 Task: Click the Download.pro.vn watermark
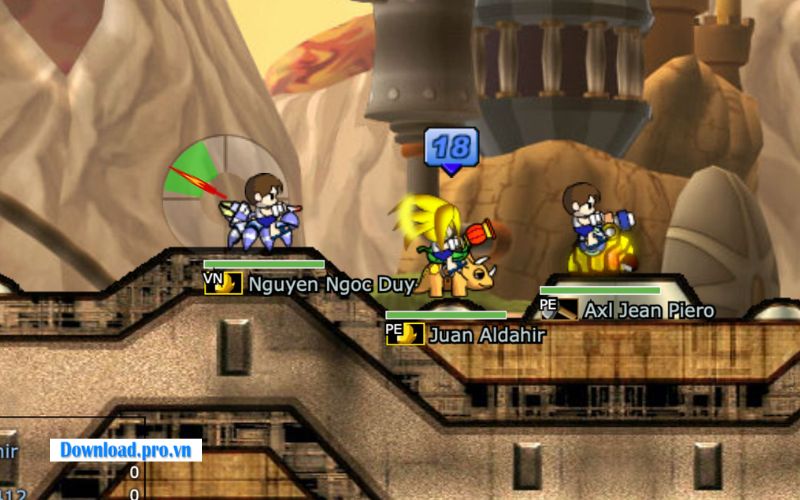click(126, 449)
